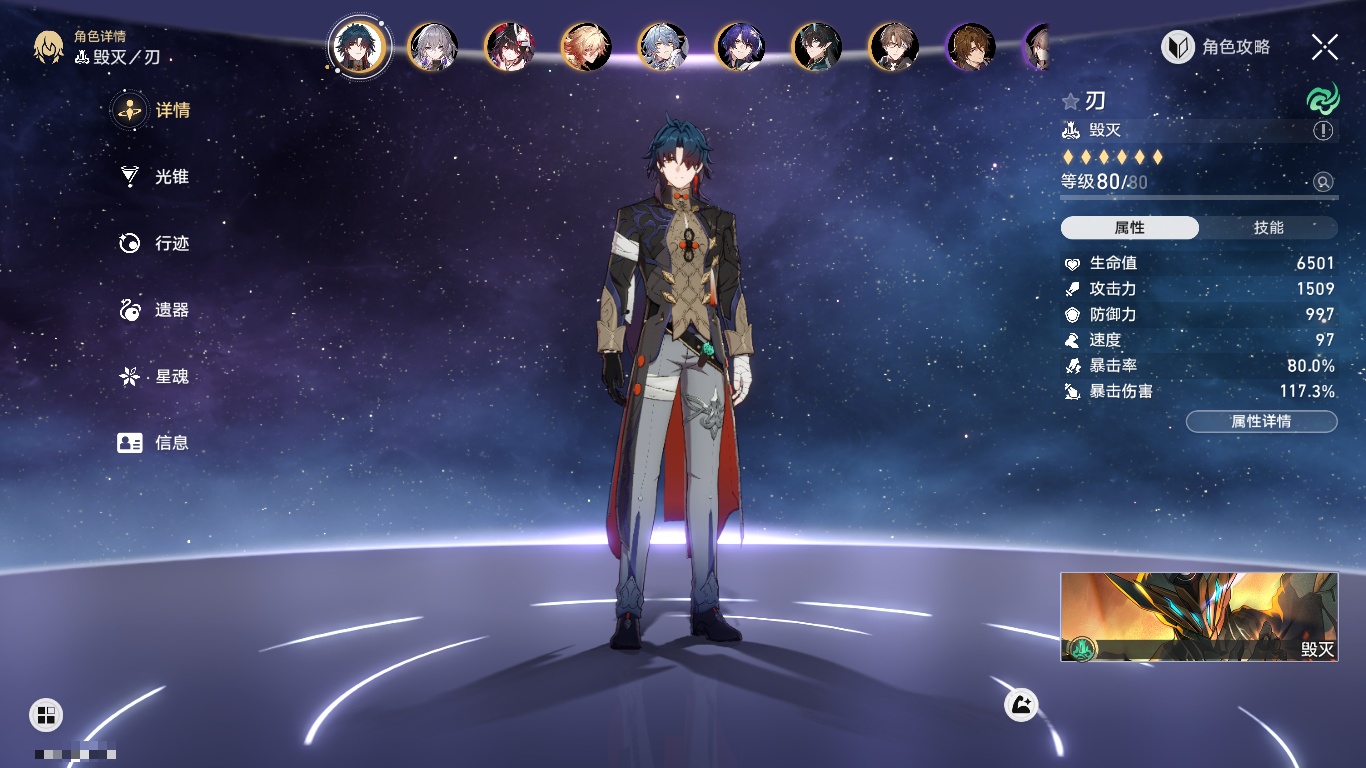Click the flexing arm icon button
The width and height of the screenshot is (1366, 768).
(x=1021, y=706)
